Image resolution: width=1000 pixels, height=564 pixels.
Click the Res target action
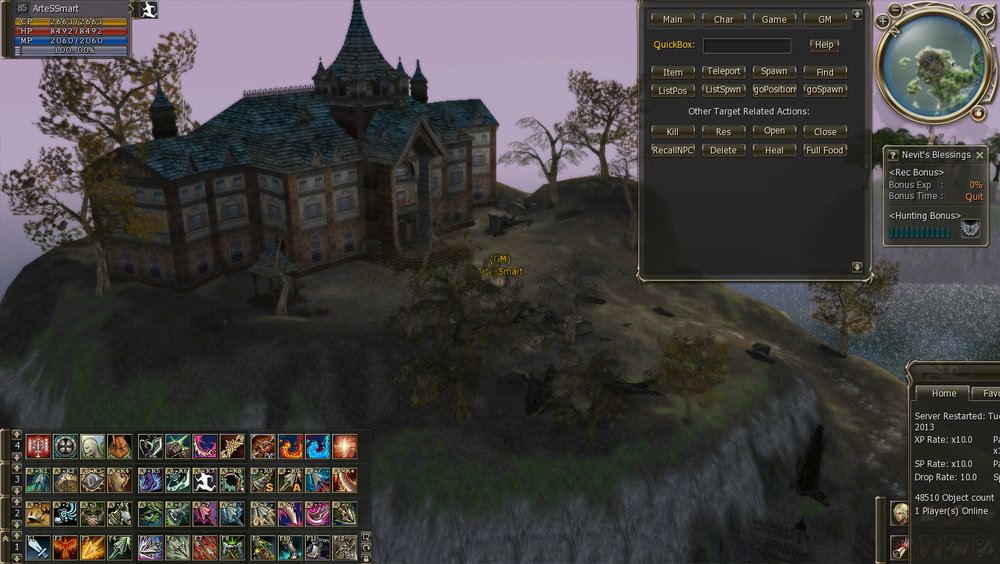click(x=723, y=132)
